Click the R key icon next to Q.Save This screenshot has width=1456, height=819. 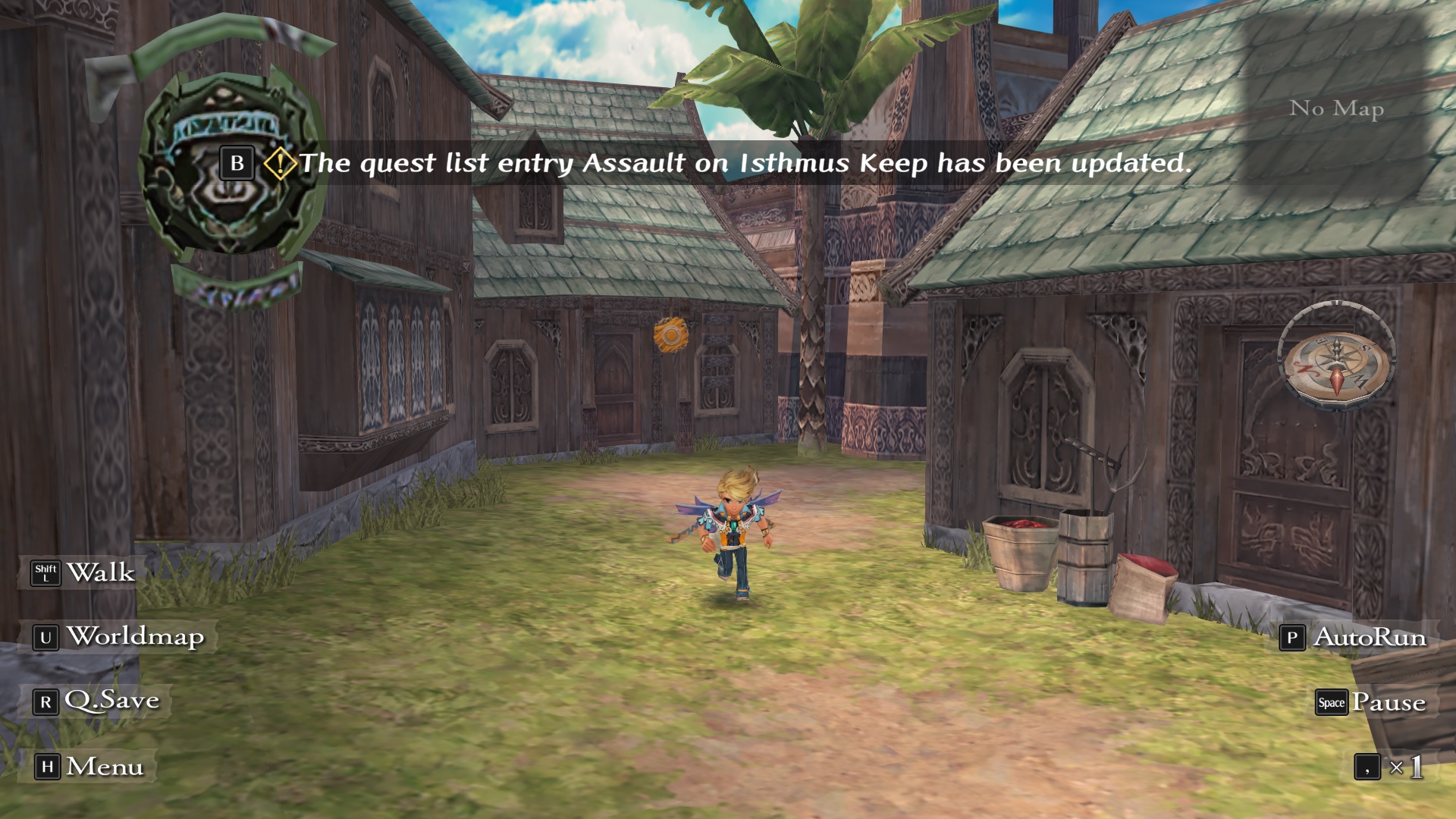[46, 701]
